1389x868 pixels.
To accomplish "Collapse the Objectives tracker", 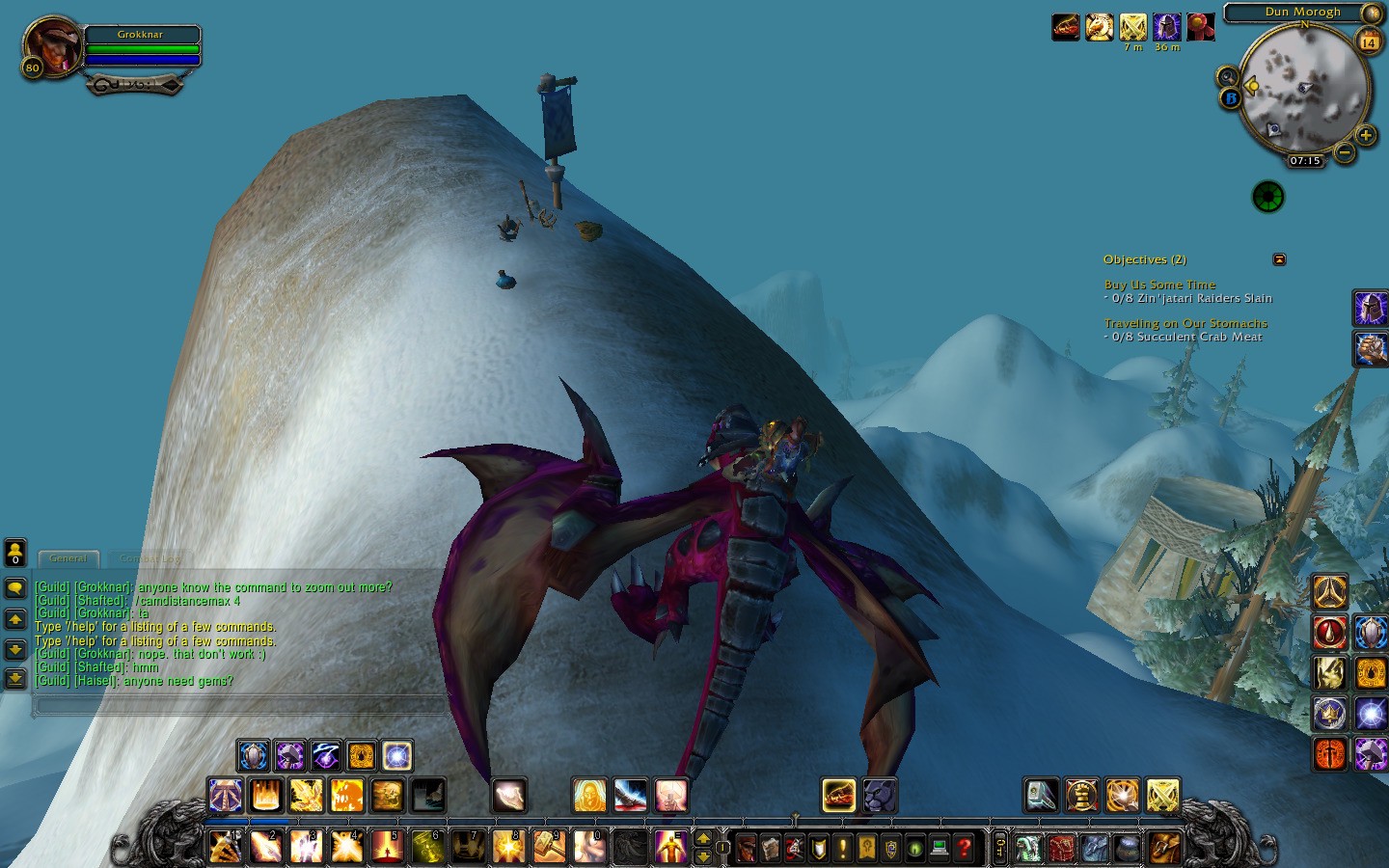I will pos(1279,259).
